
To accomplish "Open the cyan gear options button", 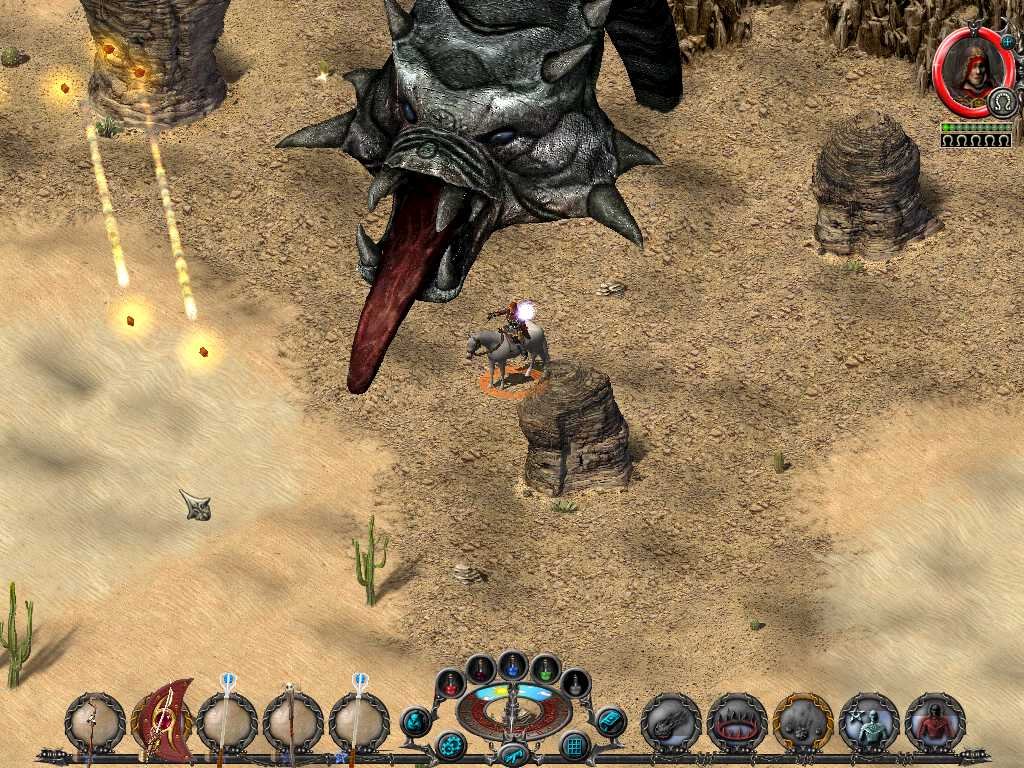I will click(451, 745).
